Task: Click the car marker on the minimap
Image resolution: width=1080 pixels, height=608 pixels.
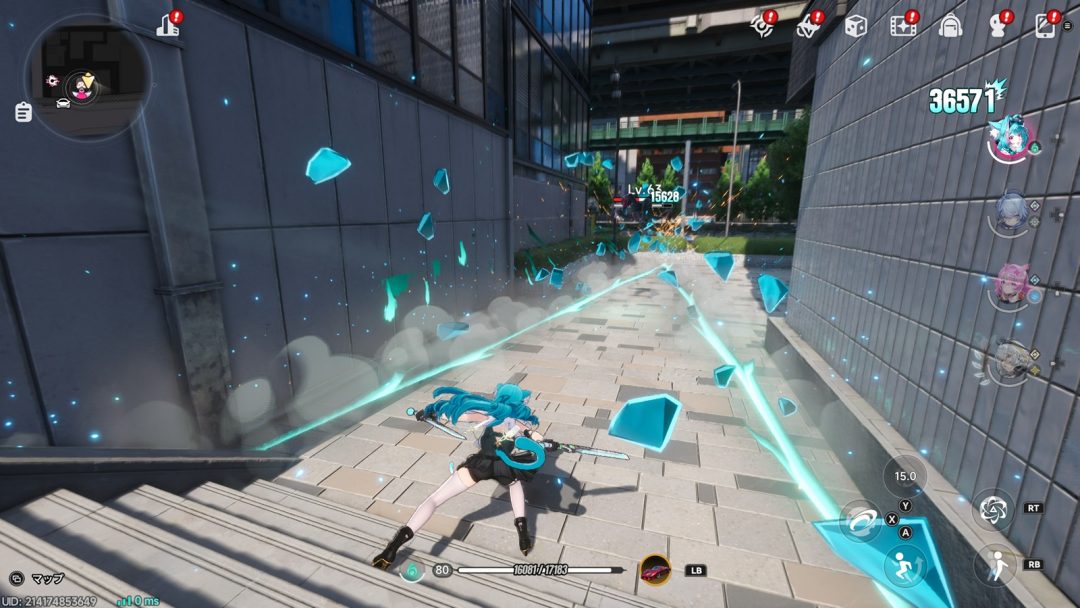Action: [63, 103]
